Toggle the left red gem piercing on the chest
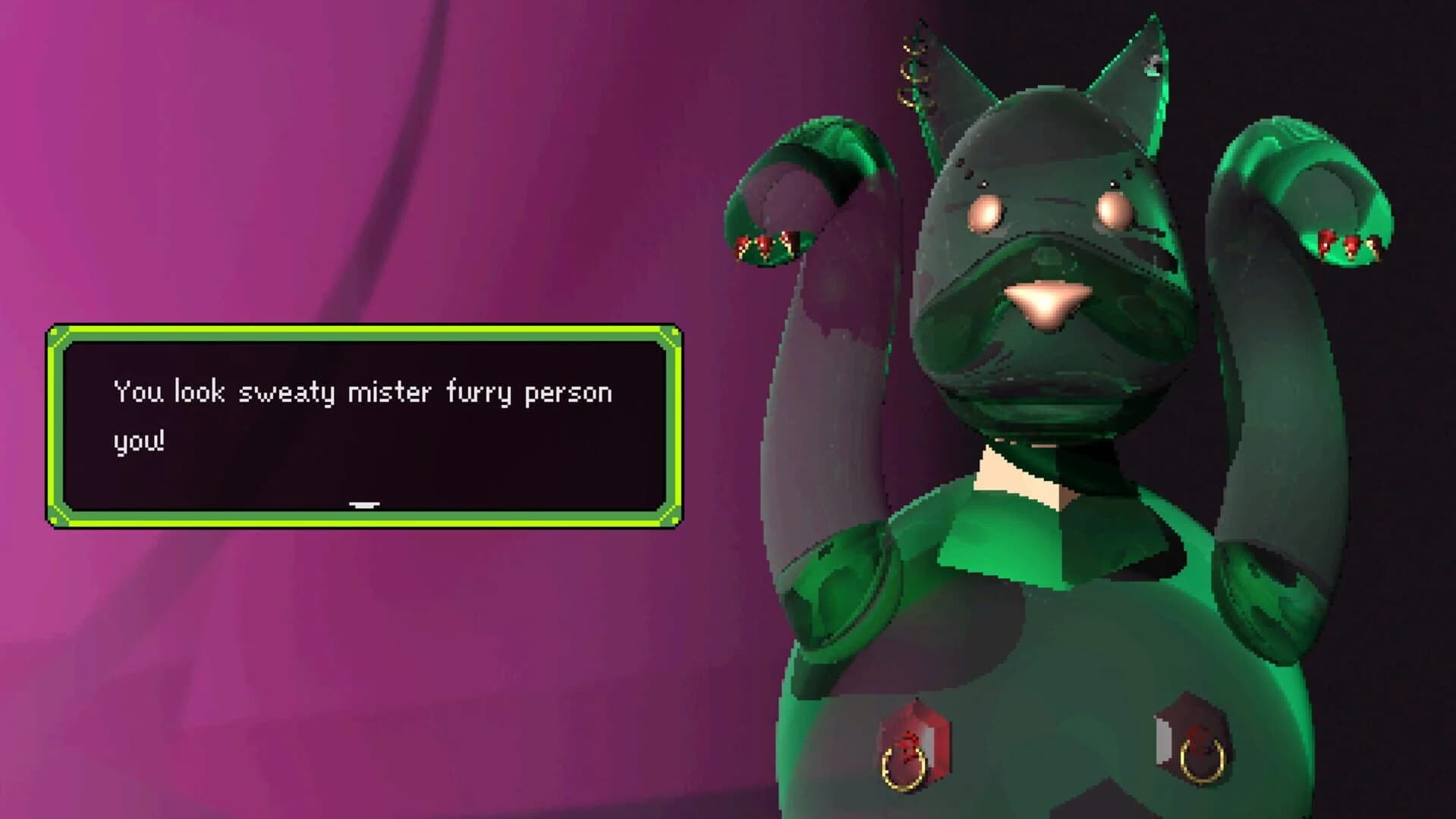Viewport: 1456px width, 819px height. click(914, 728)
